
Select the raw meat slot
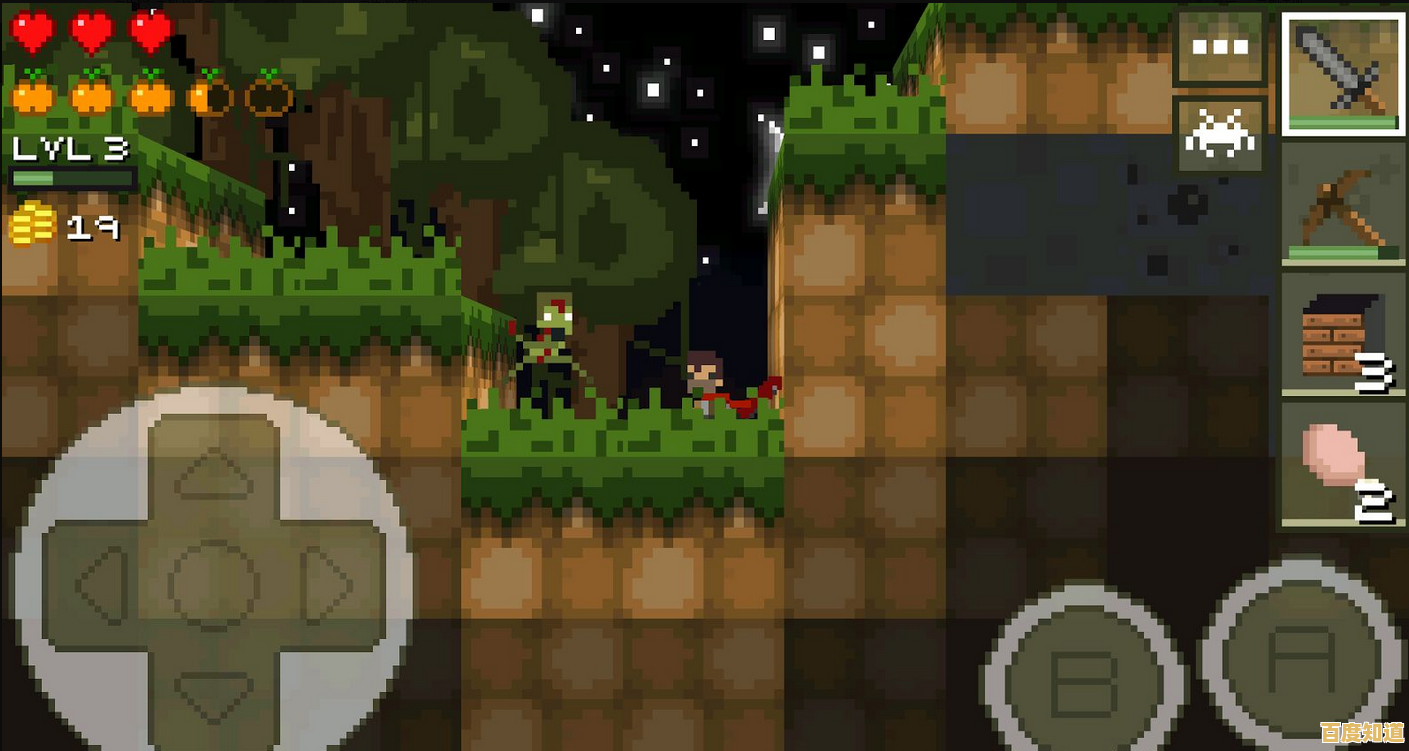pos(1343,464)
